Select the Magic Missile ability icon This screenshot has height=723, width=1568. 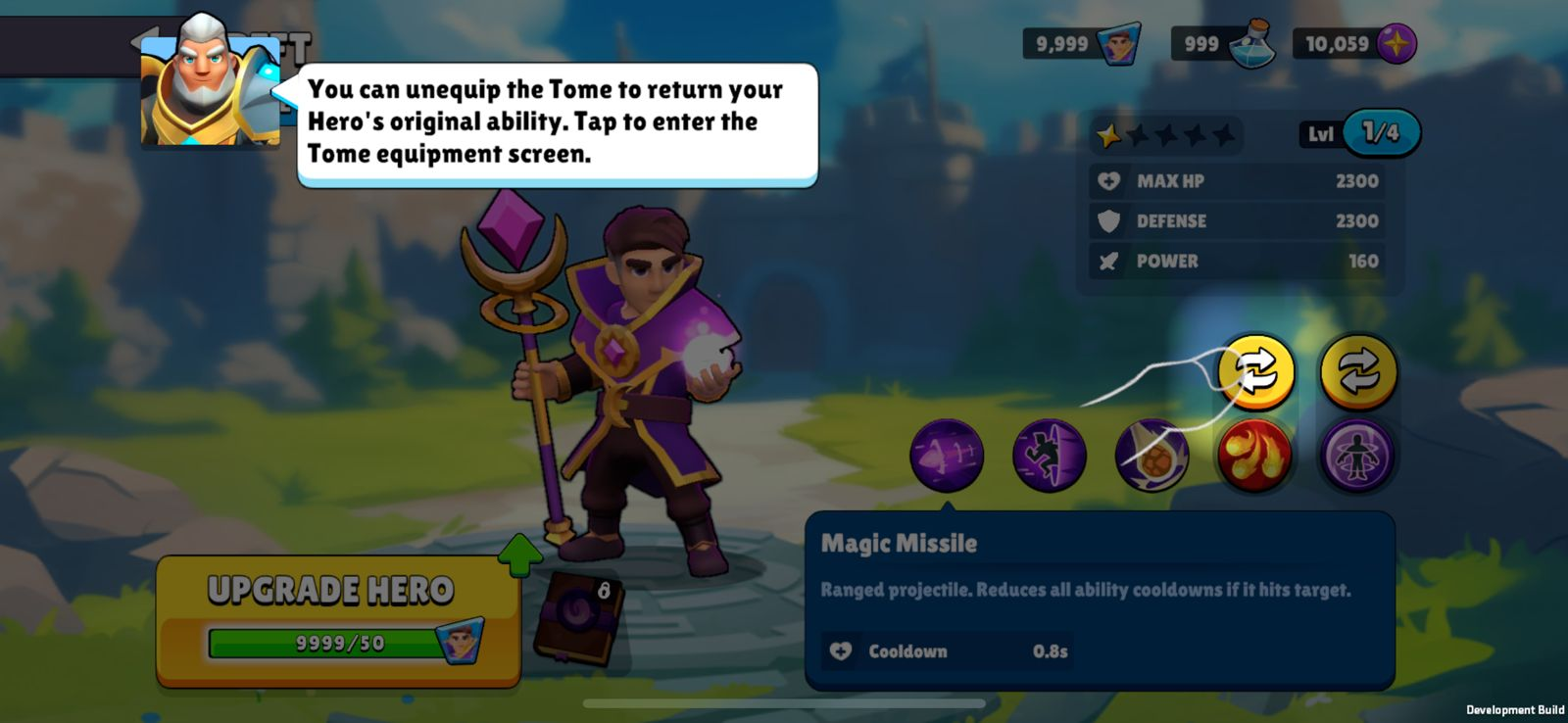tap(946, 456)
